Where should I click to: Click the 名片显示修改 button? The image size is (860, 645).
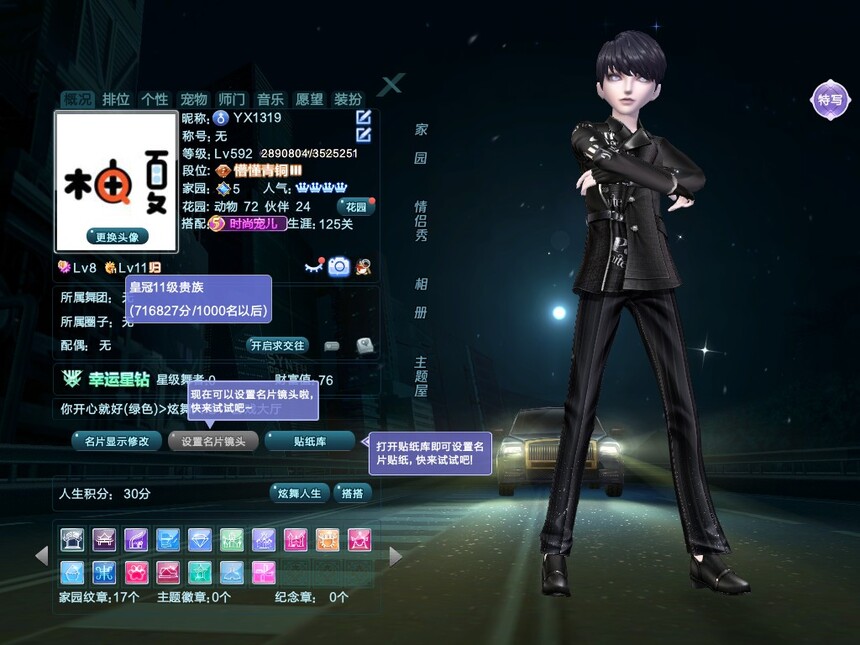(116, 441)
